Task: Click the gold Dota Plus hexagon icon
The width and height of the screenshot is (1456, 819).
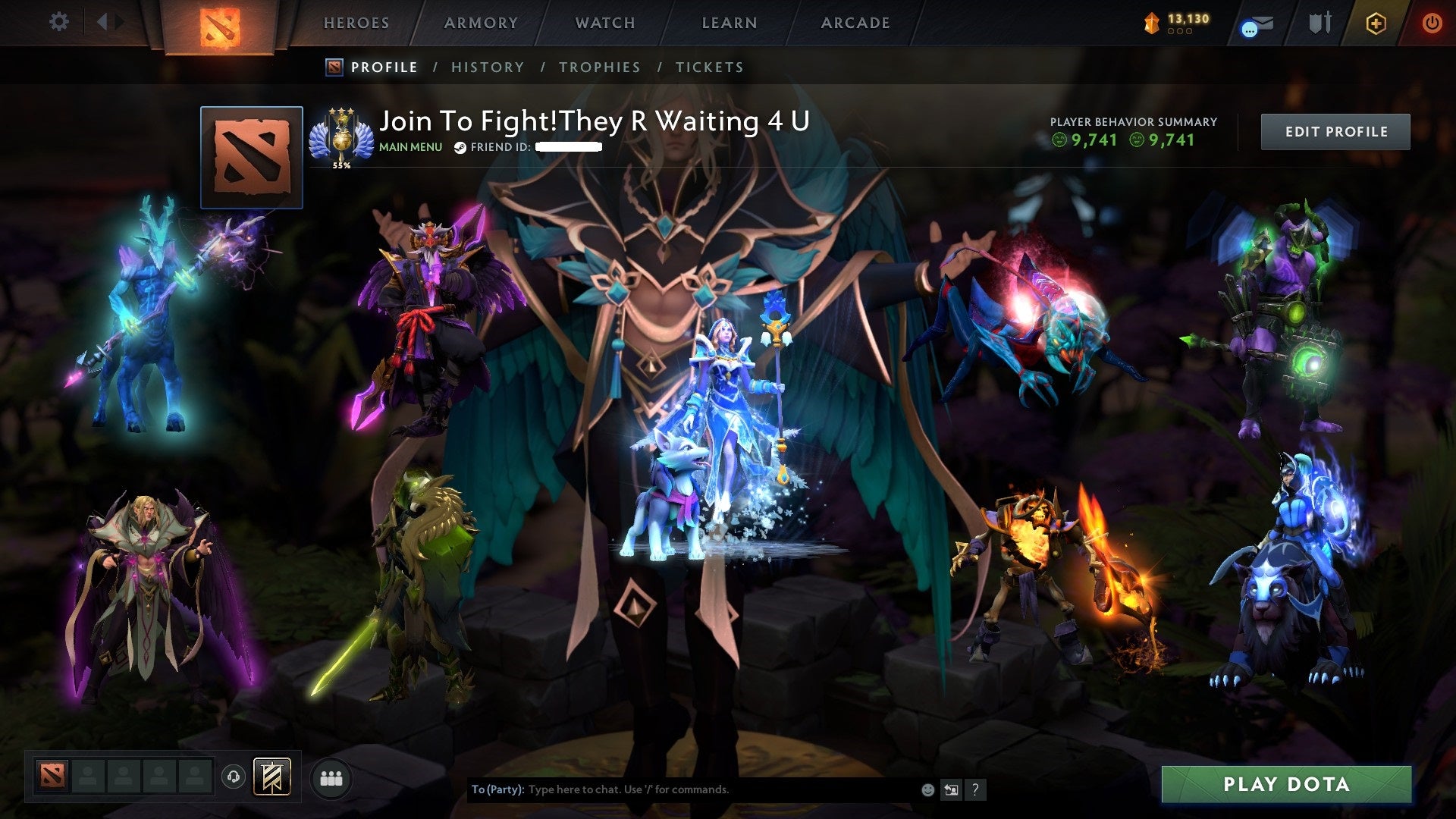Action: (x=1378, y=24)
